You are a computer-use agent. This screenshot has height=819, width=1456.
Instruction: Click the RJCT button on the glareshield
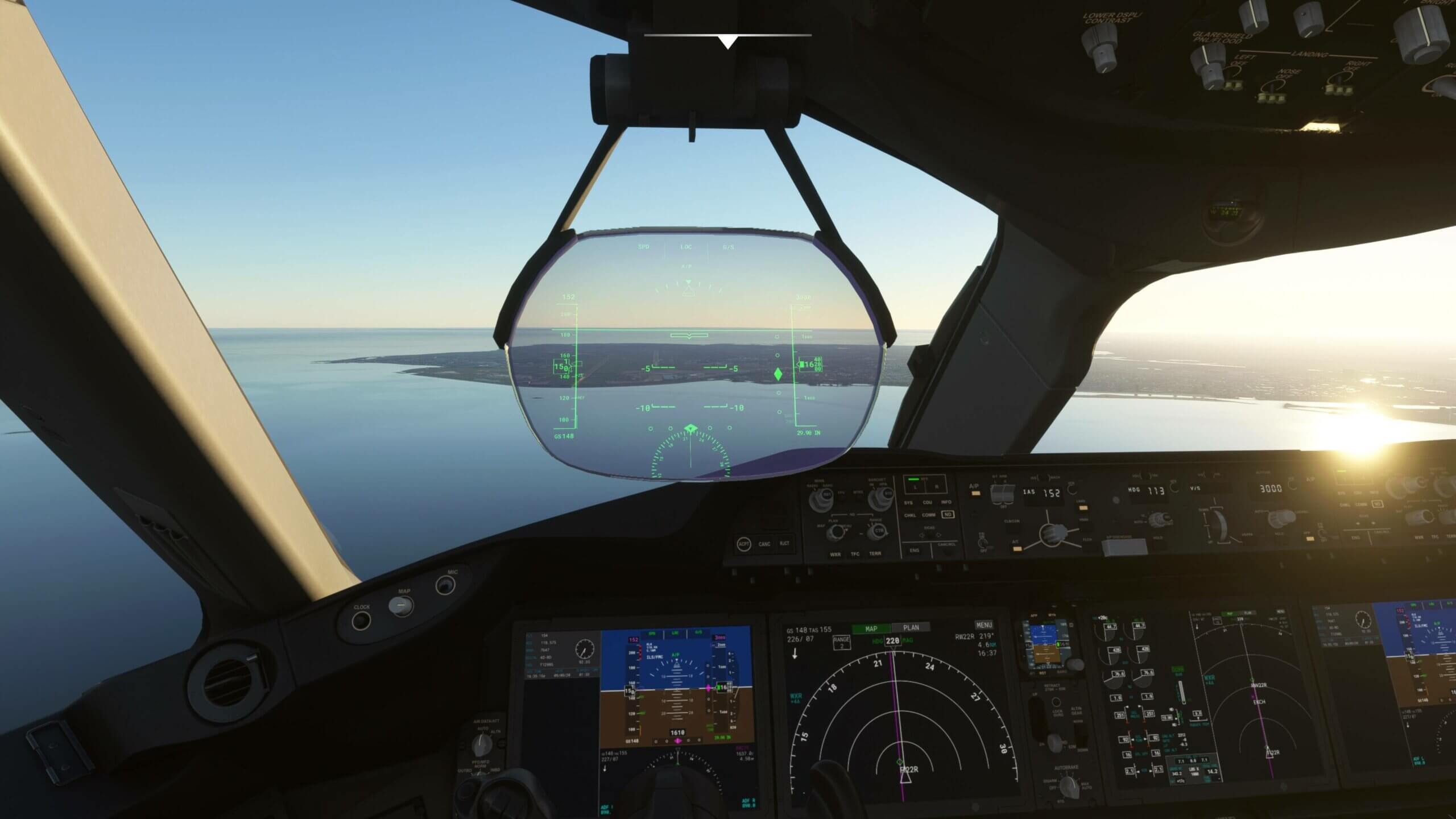pyautogui.click(x=784, y=544)
